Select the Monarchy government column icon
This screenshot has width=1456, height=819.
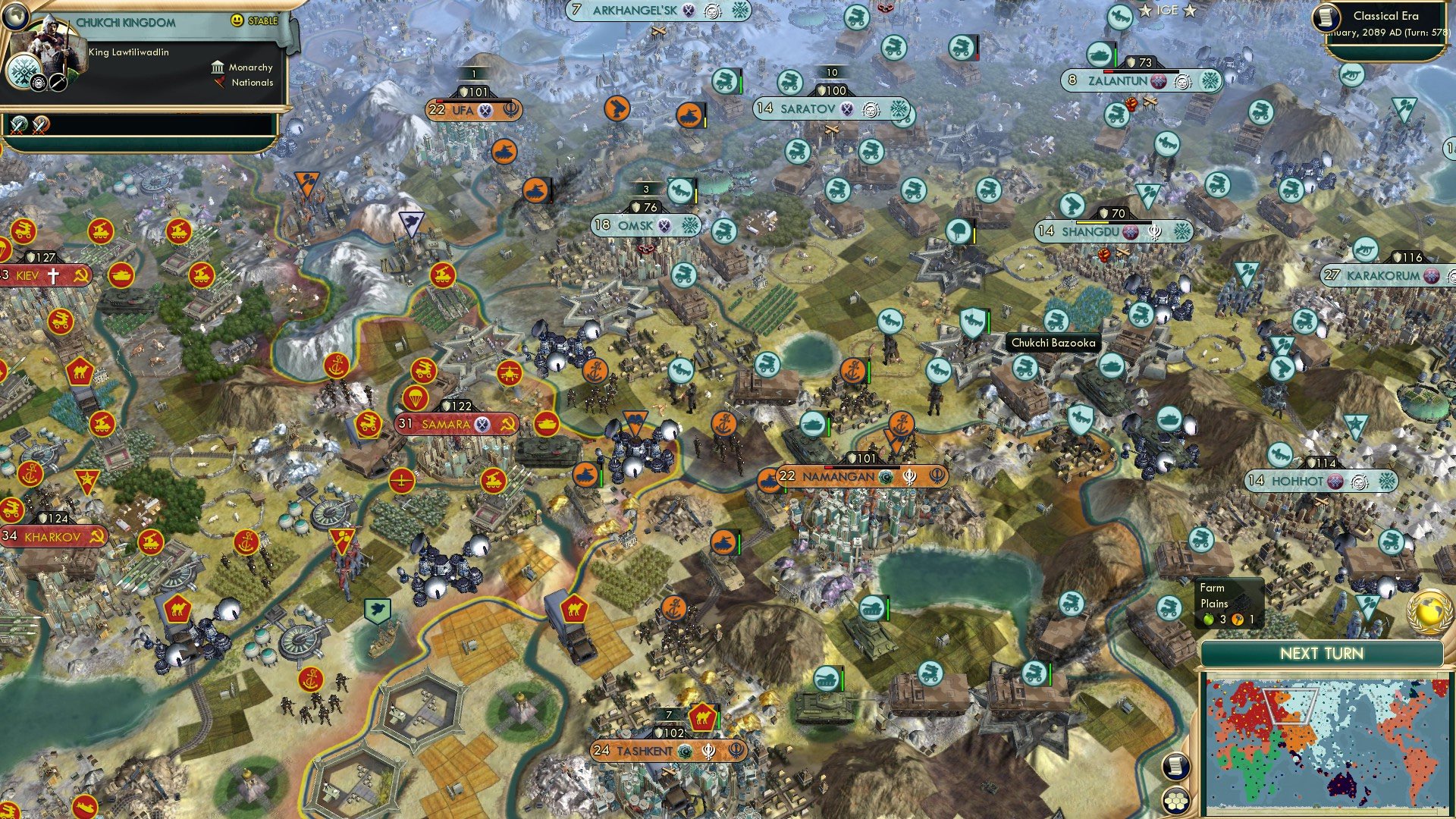point(217,67)
